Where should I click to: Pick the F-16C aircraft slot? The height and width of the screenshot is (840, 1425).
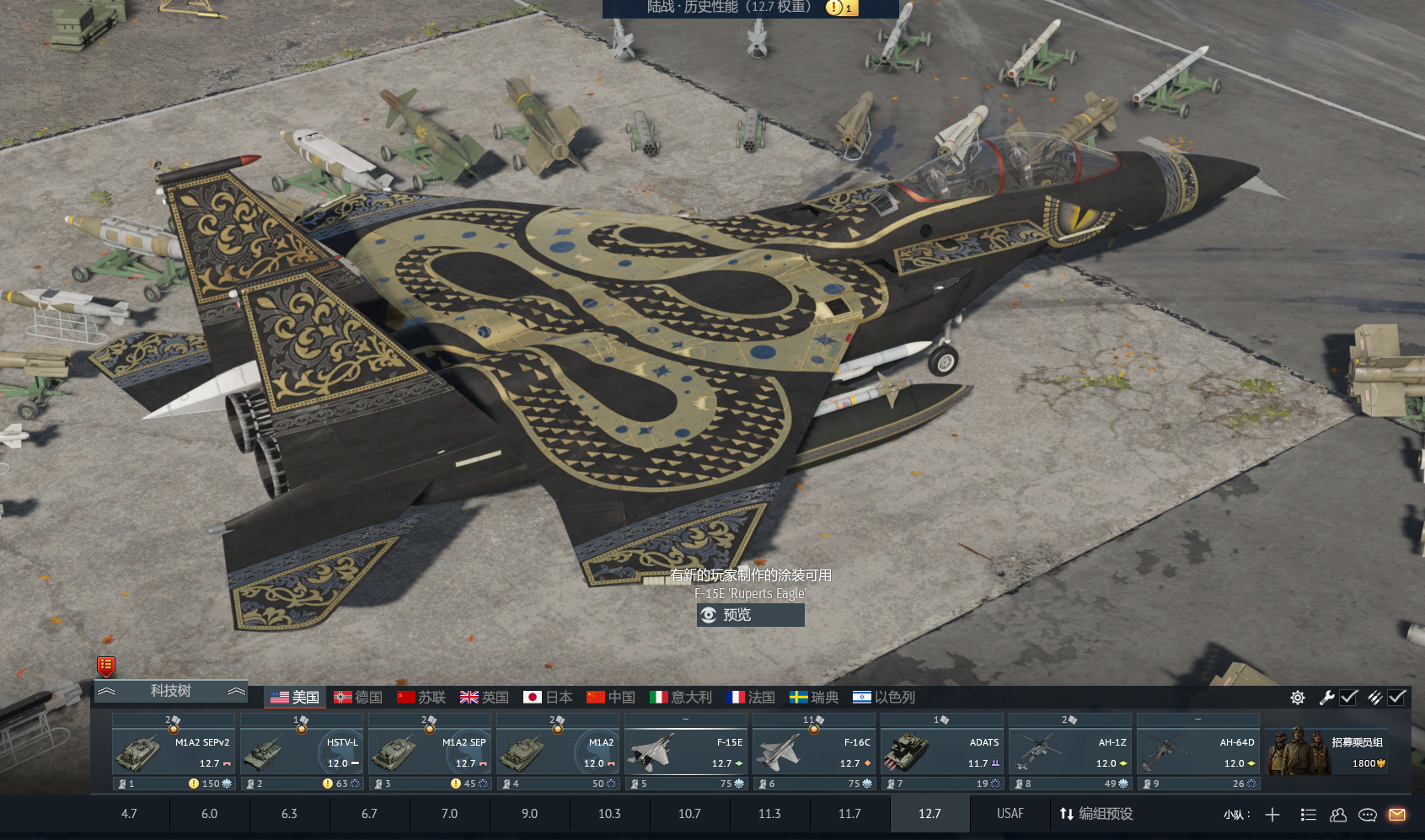[x=814, y=752]
